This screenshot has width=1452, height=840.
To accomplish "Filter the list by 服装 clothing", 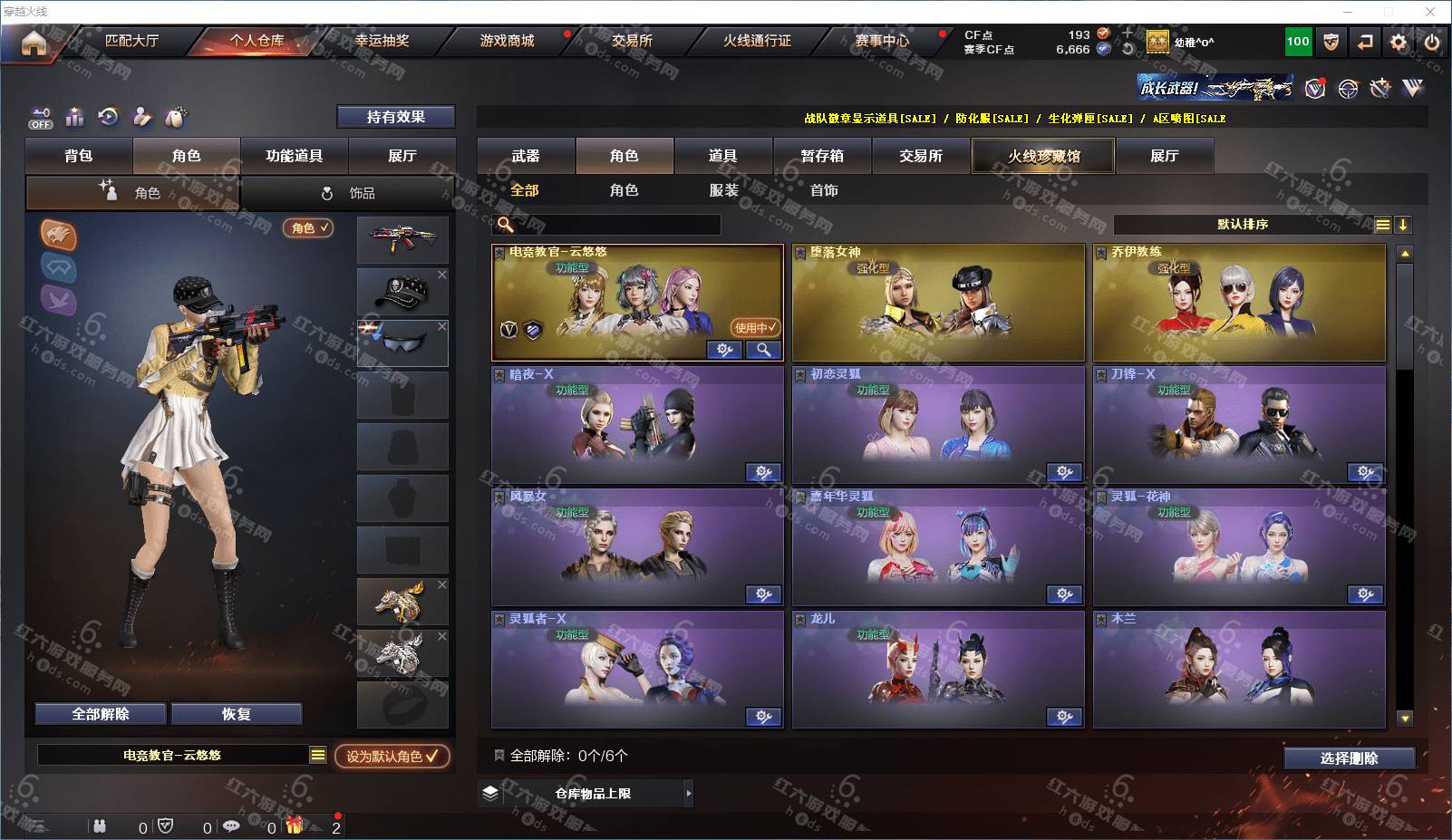I will 723,190.
